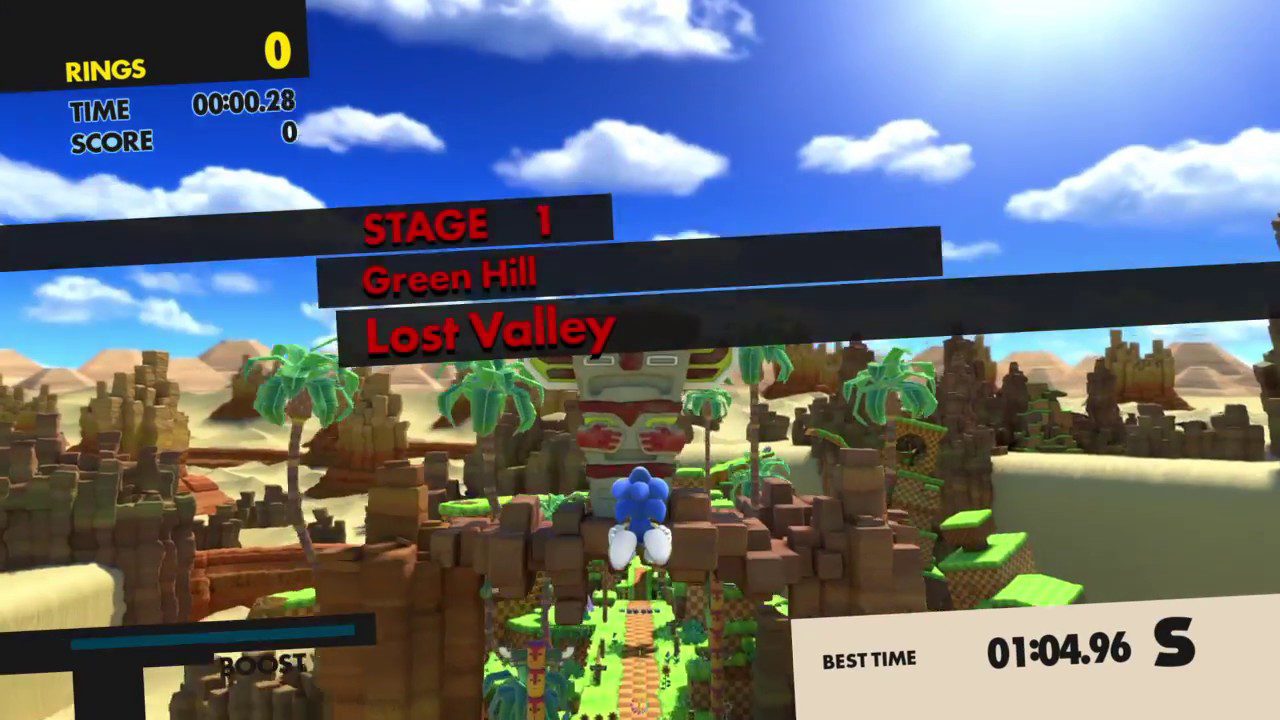Click the timer showing 00:00.28

click(x=243, y=103)
